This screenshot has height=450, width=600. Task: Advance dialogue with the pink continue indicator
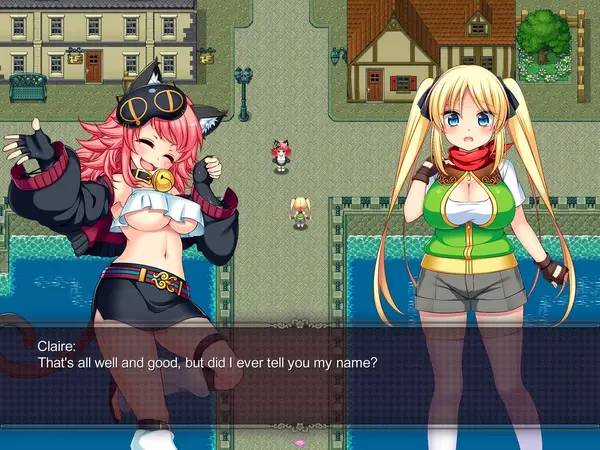[298, 440]
